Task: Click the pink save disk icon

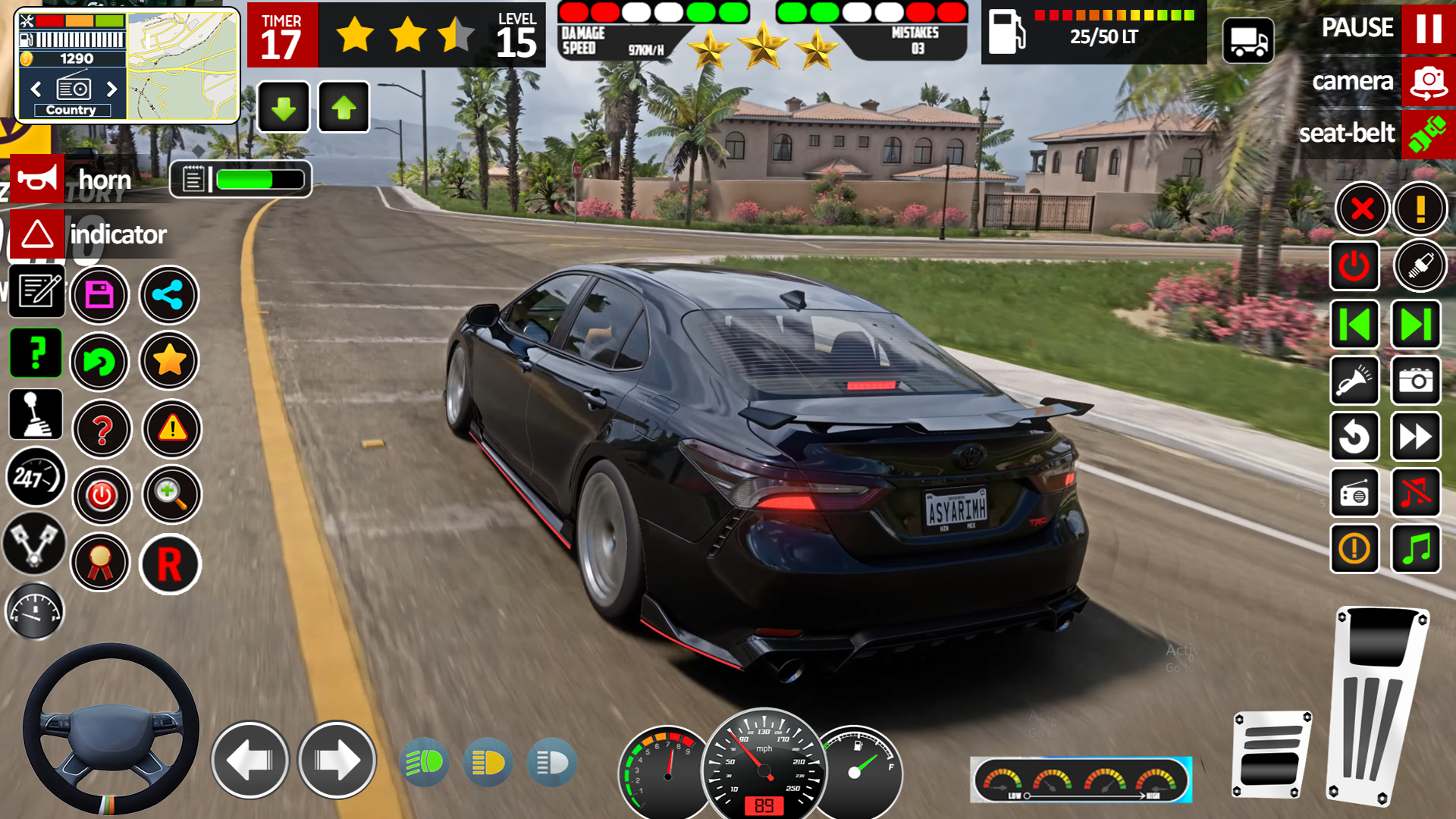Action: click(99, 295)
